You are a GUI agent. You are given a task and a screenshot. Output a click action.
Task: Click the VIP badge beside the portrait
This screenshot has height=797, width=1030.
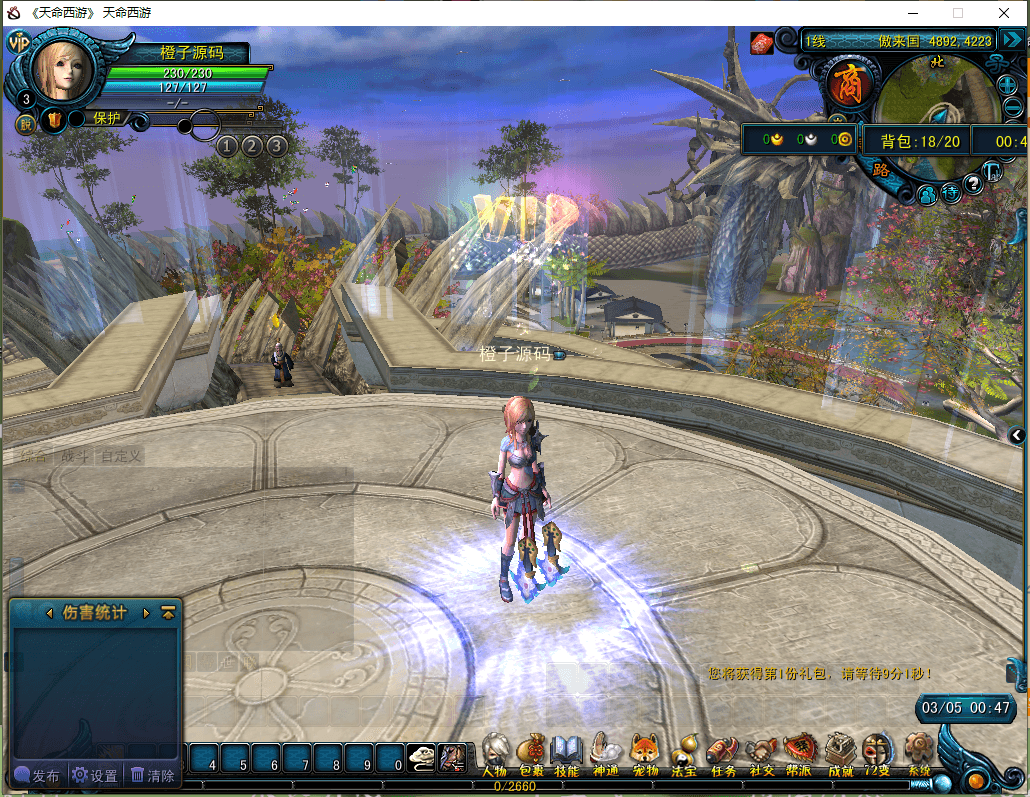[x=18, y=42]
